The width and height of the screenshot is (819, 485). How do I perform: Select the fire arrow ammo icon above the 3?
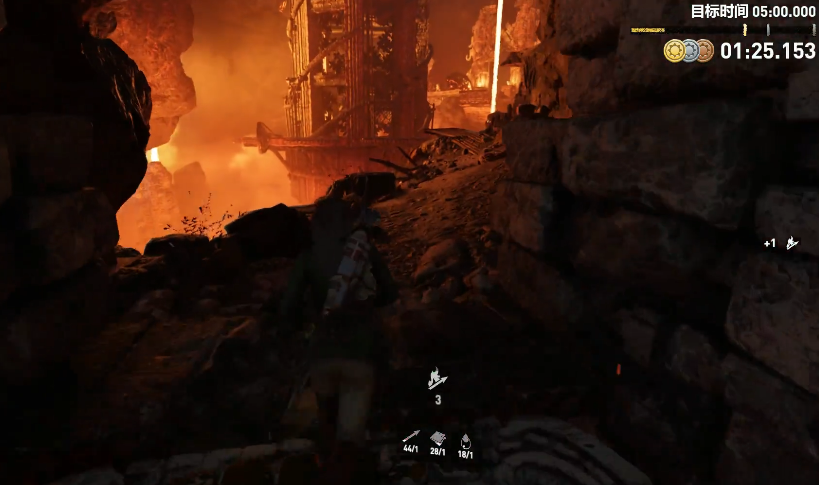pos(438,378)
